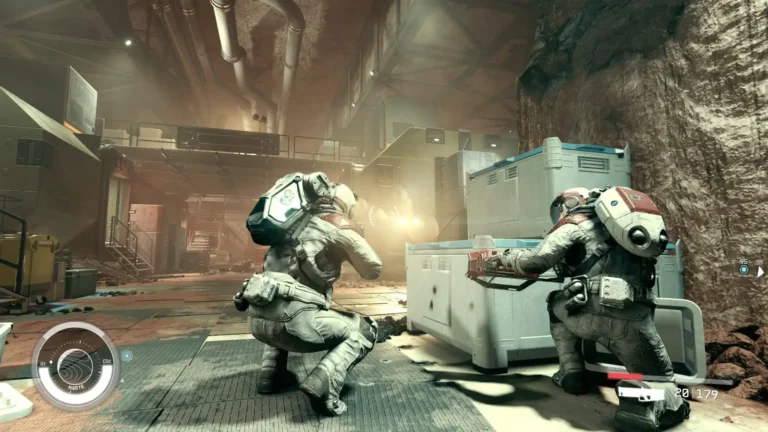The width and height of the screenshot is (768, 432).
Task: Select the equipped weapon icon beside the ammo count
Action: [x=642, y=393]
